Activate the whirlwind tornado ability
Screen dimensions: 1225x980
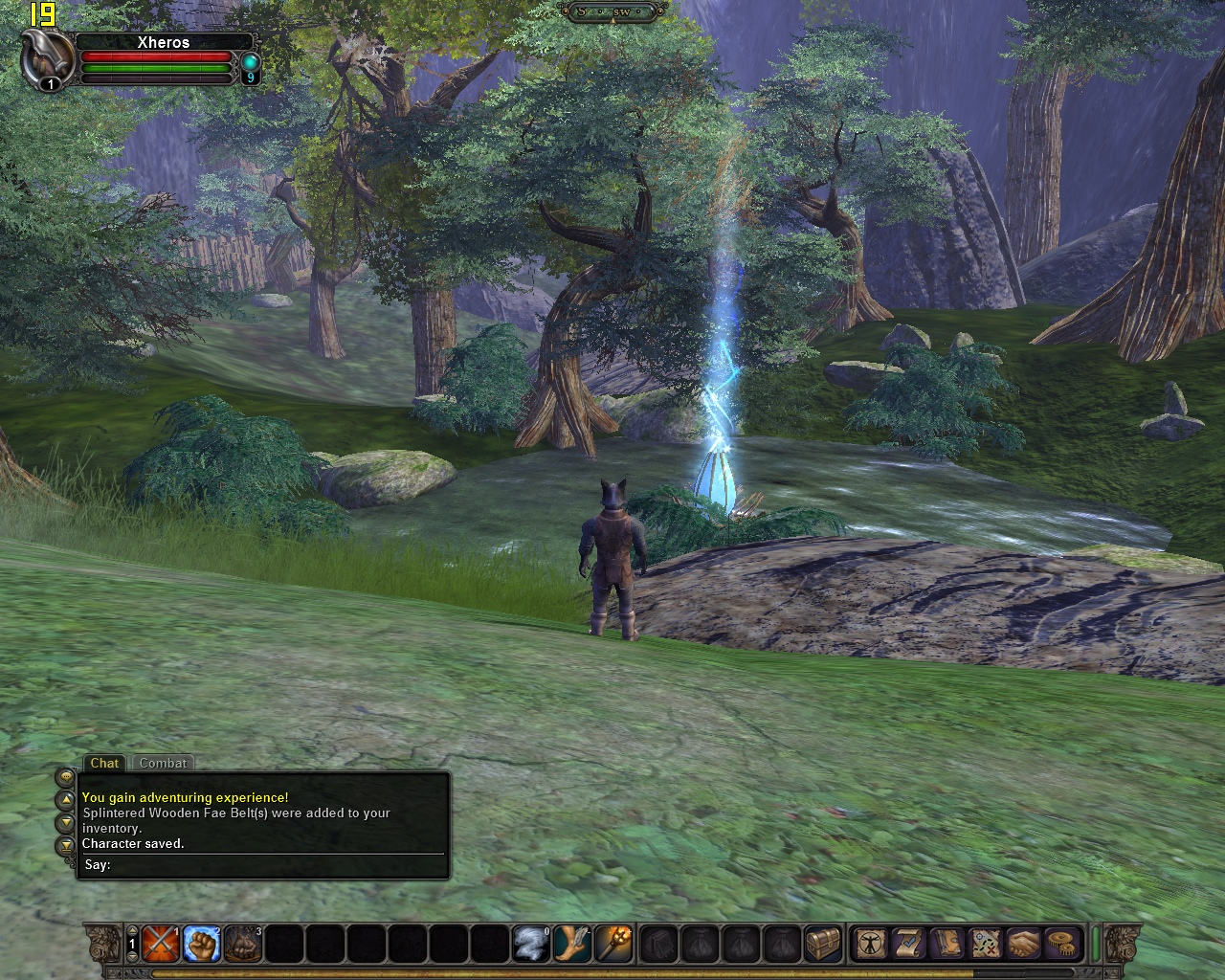coord(531,944)
